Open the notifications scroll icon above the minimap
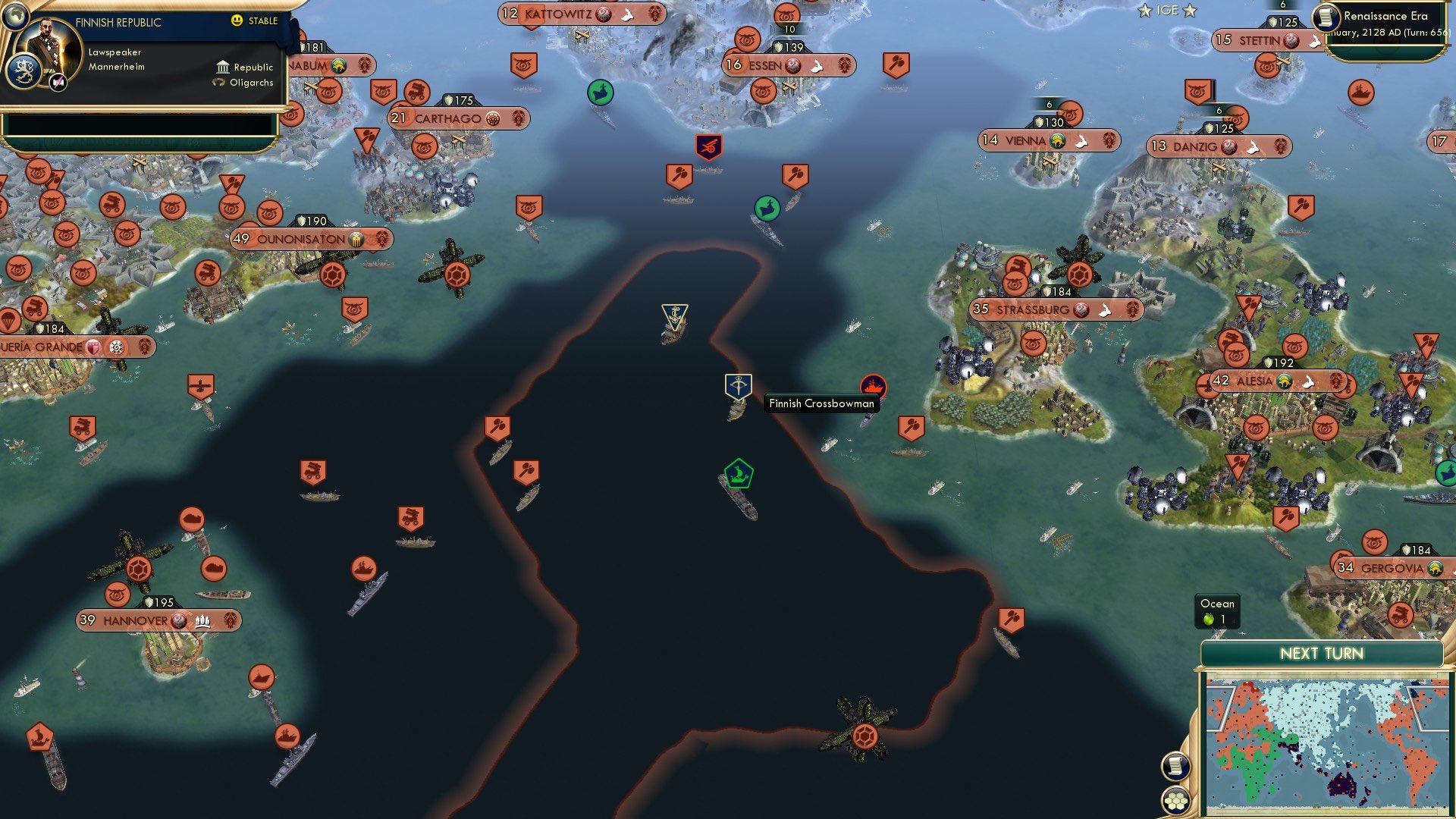This screenshot has width=1456, height=819. click(x=1175, y=767)
